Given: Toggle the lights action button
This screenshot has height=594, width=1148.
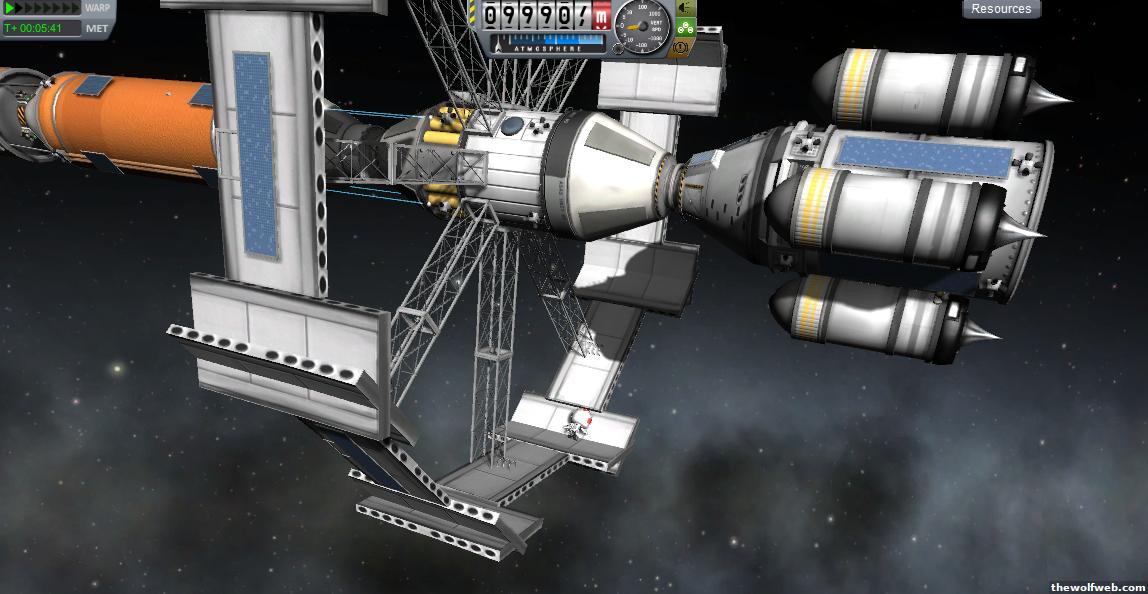Looking at the screenshot, I should 686,7.
